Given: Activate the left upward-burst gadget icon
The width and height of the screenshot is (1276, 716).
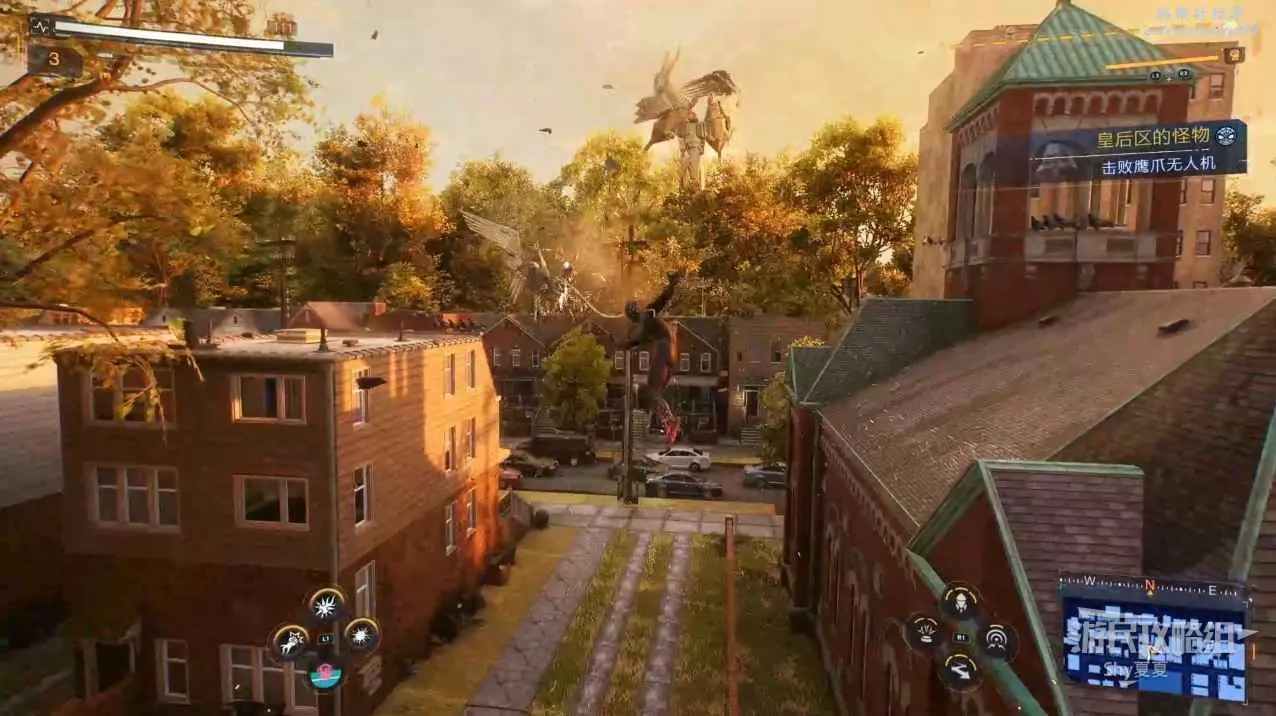Looking at the screenshot, I should [x=923, y=632].
